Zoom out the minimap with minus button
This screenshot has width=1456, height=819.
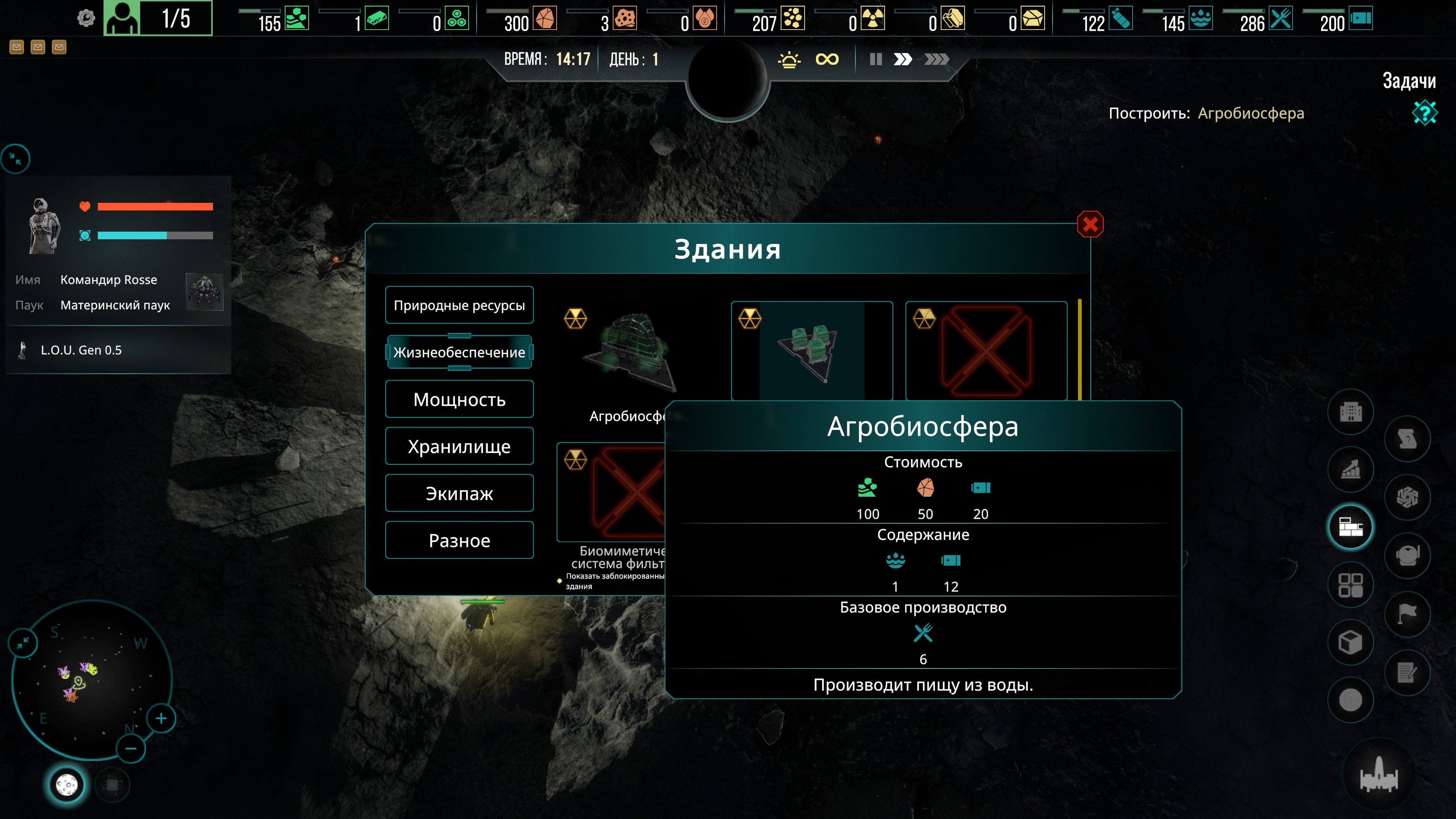[x=130, y=749]
